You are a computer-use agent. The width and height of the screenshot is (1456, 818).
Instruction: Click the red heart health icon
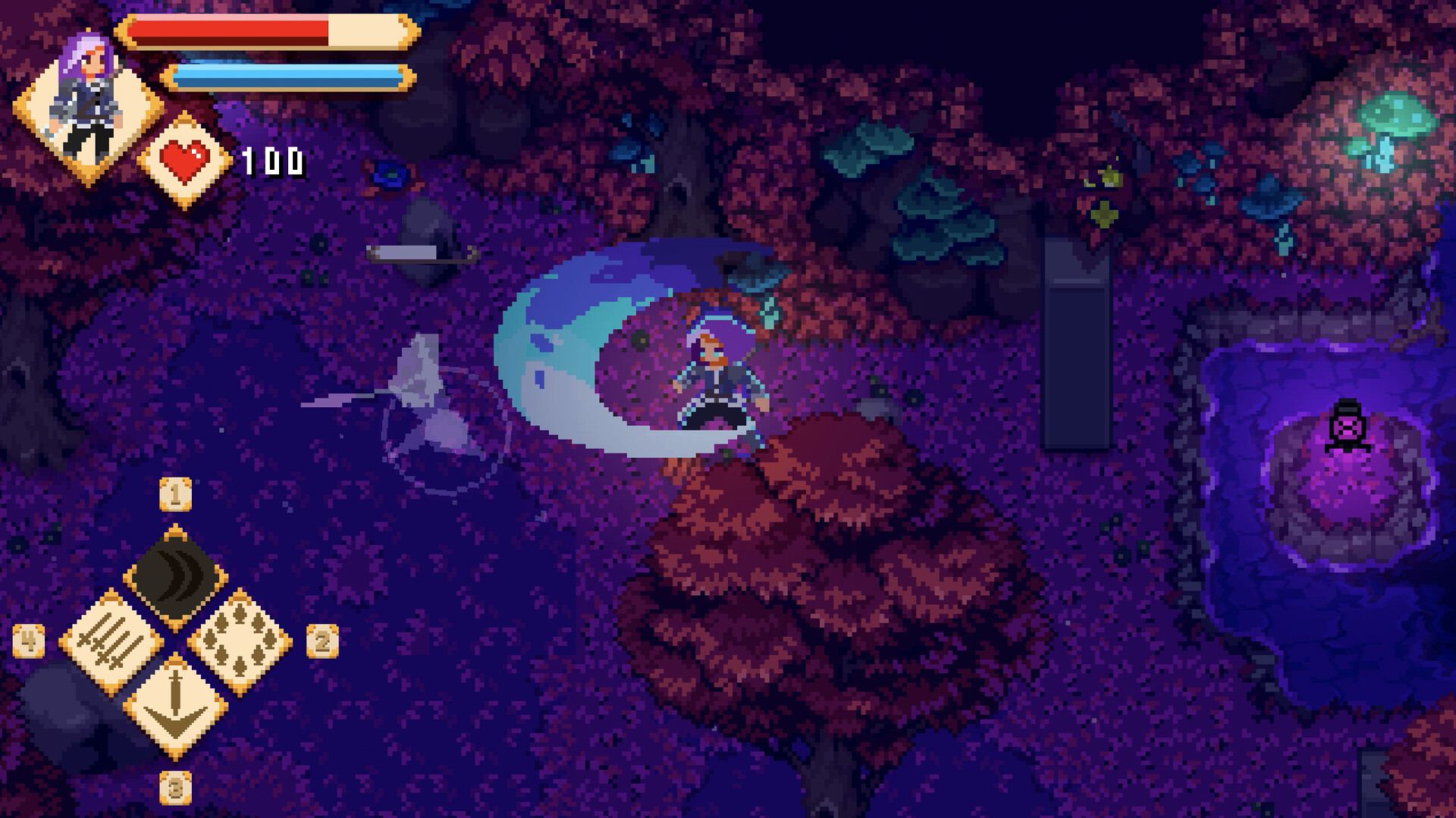tap(186, 161)
